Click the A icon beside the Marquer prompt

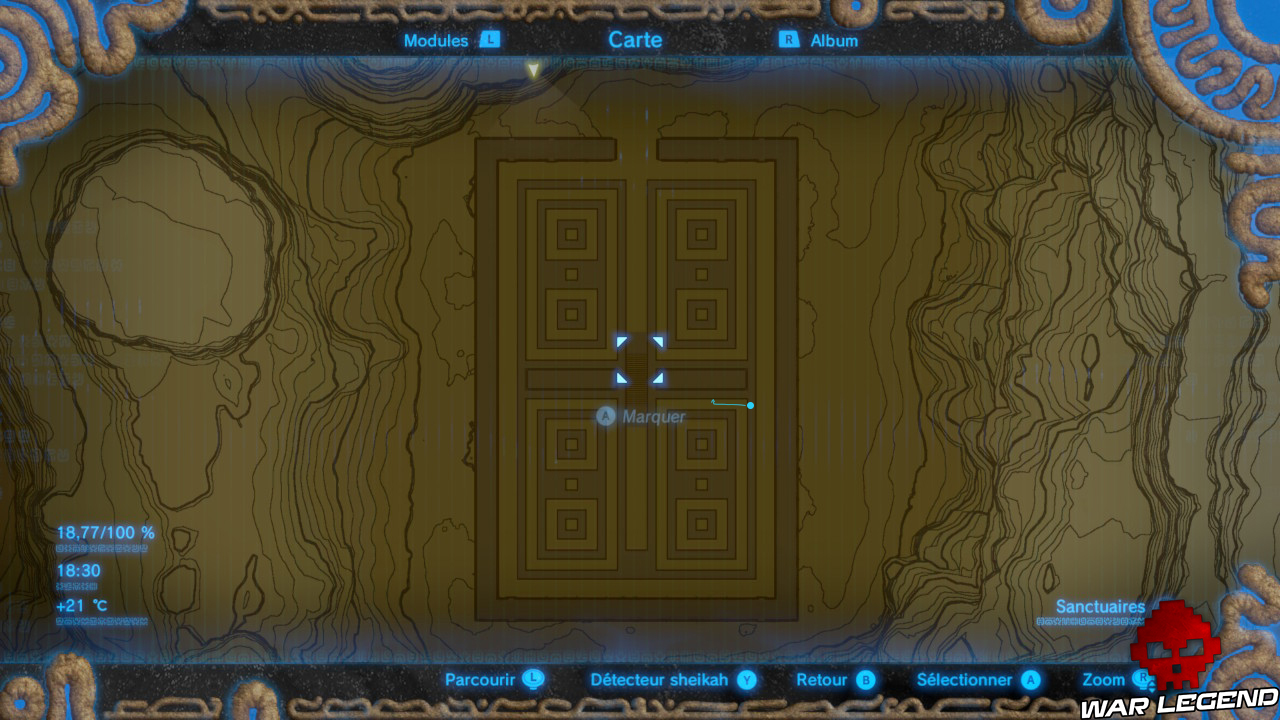[605, 416]
